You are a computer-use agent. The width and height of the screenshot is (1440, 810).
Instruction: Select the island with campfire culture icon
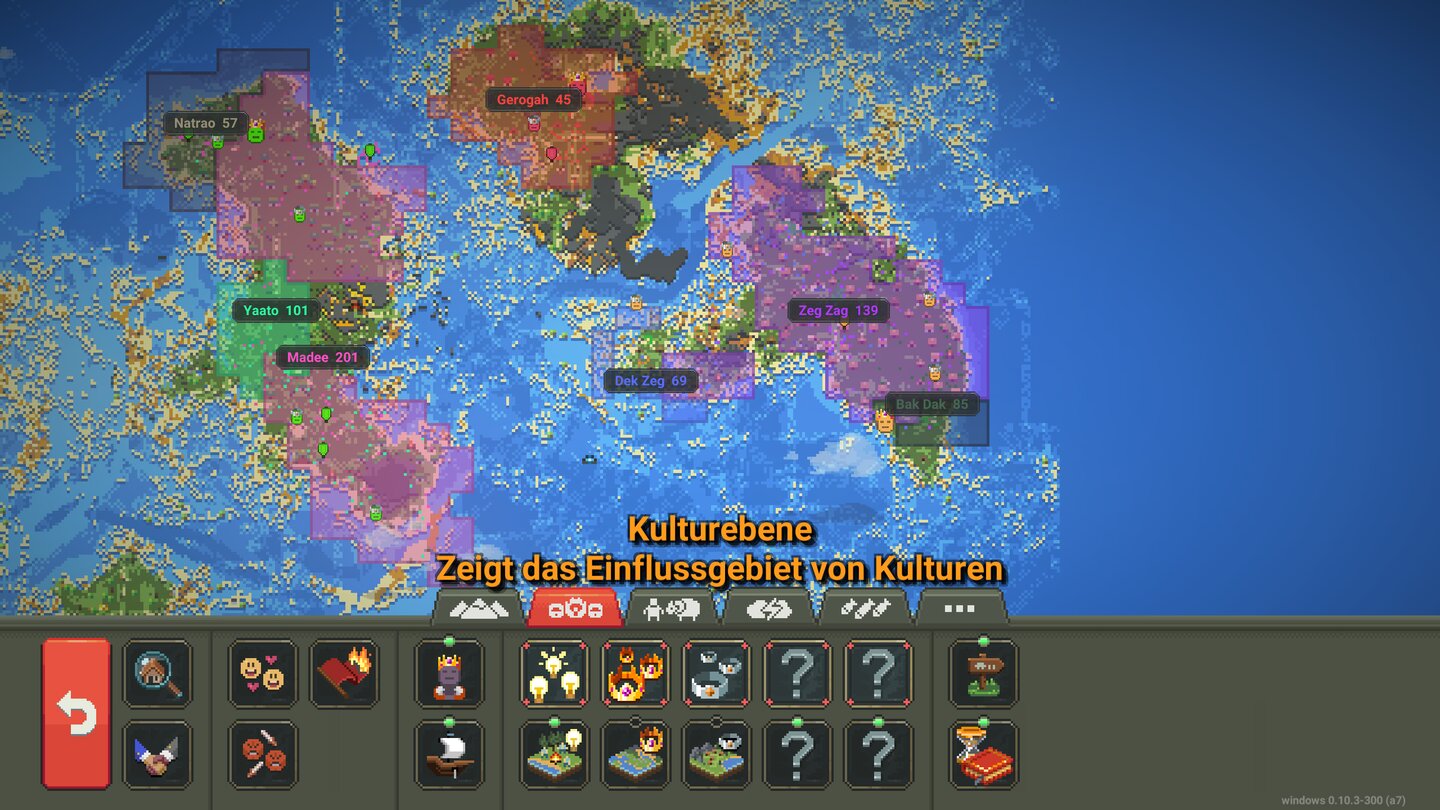[x=554, y=755]
